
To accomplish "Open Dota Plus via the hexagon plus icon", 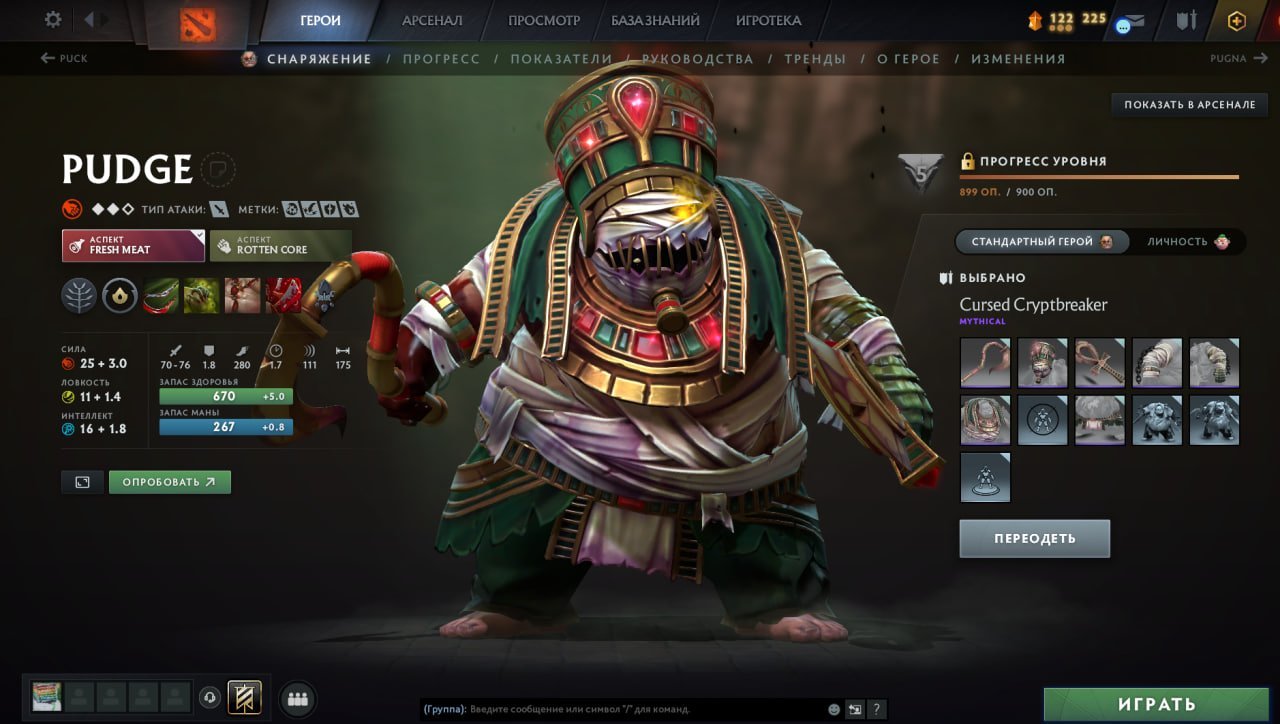I will [x=1236, y=19].
